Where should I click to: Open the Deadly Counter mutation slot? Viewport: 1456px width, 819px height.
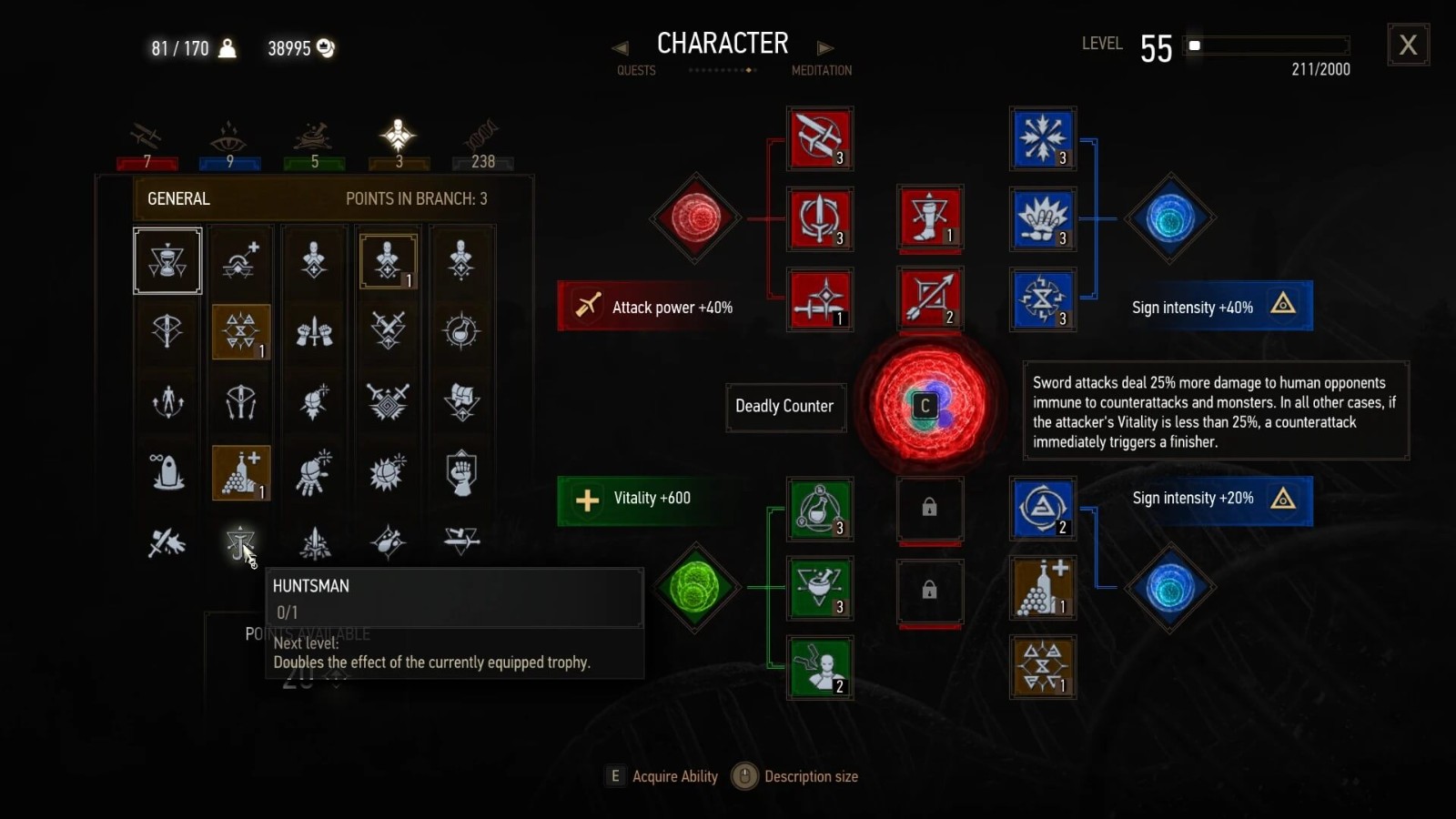click(928, 404)
